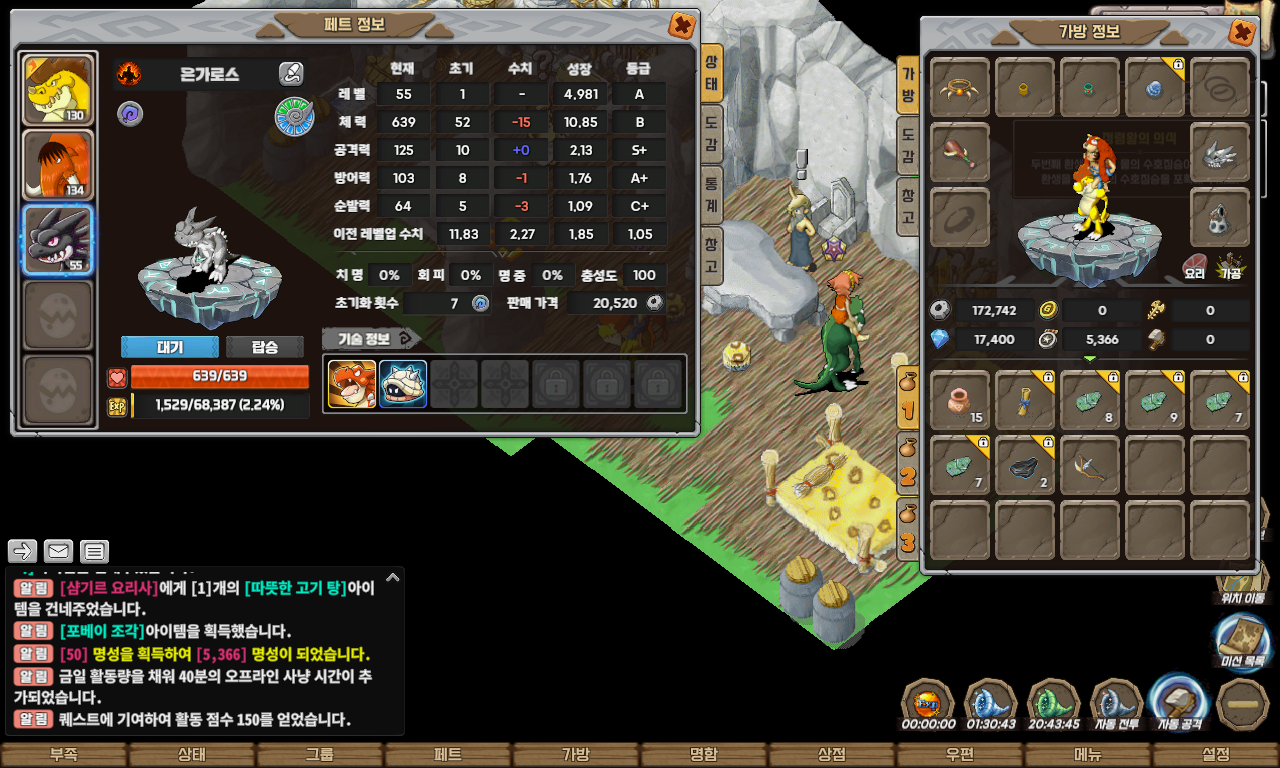Select the orange mammoth pet portrait
The height and width of the screenshot is (768, 1280).
57,165
